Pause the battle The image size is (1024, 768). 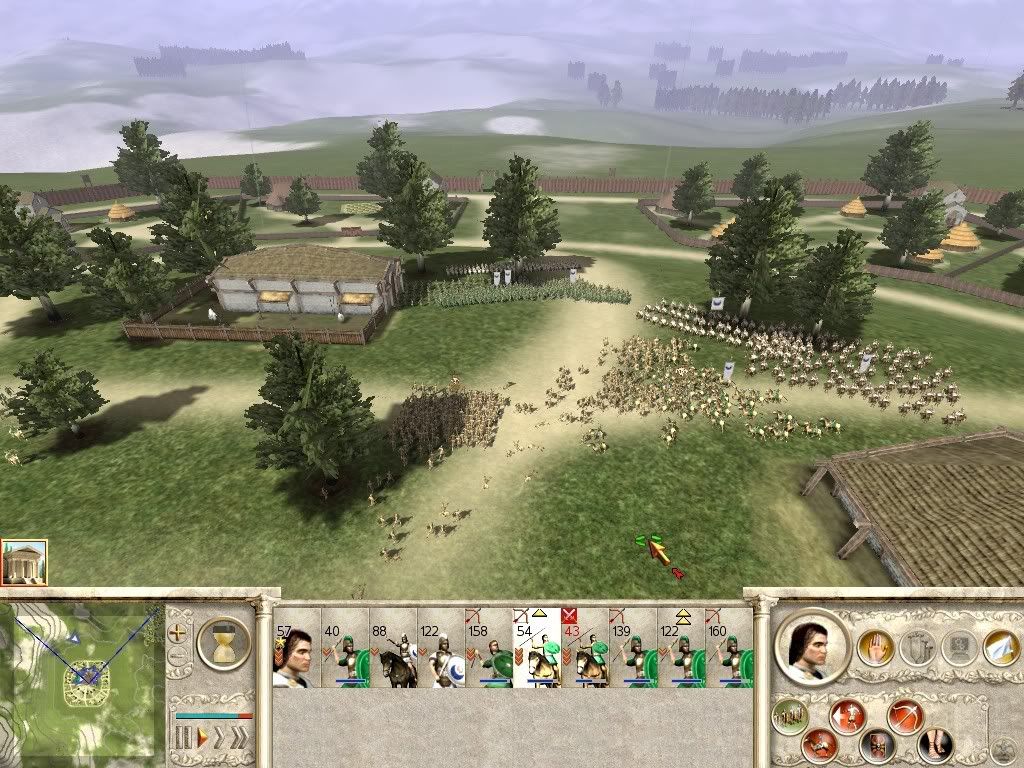click(183, 739)
